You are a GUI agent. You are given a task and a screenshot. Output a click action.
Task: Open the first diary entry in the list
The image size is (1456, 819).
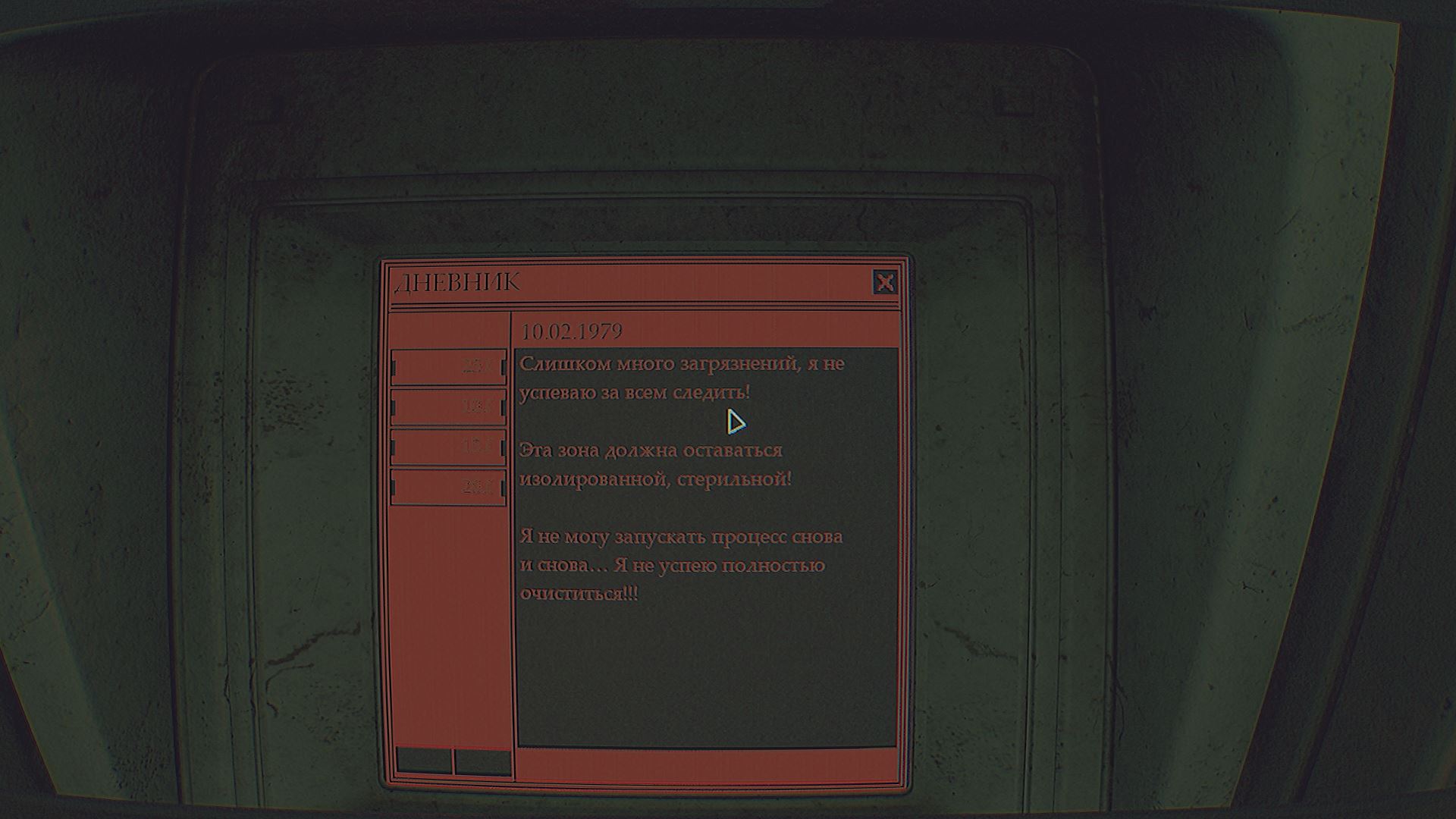[448, 367]
